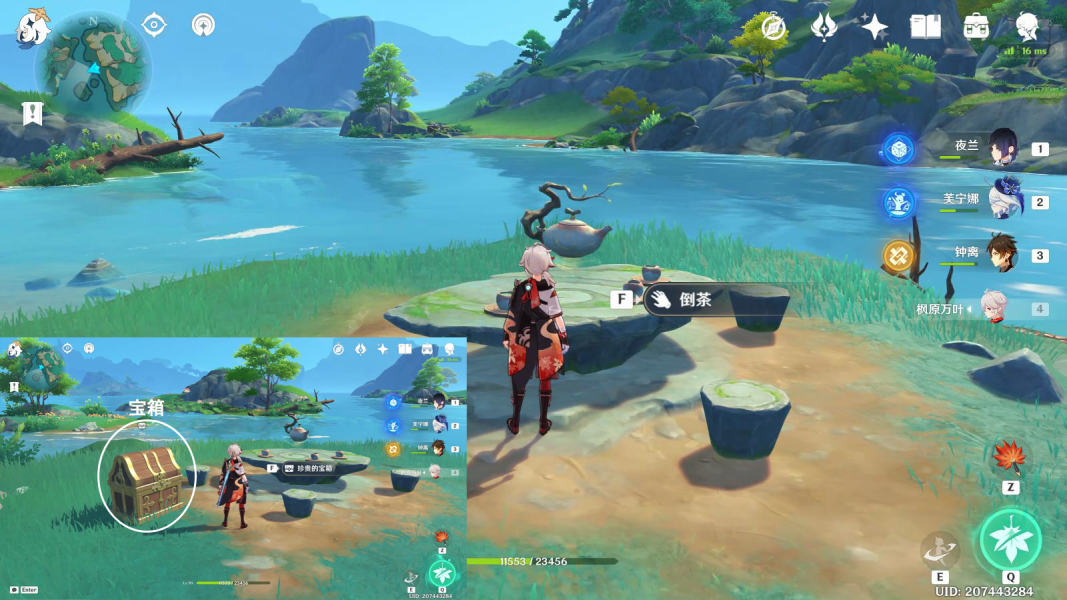Open the Paimon menu
This screenshot has height=600, width=1067.
(33, 27)
